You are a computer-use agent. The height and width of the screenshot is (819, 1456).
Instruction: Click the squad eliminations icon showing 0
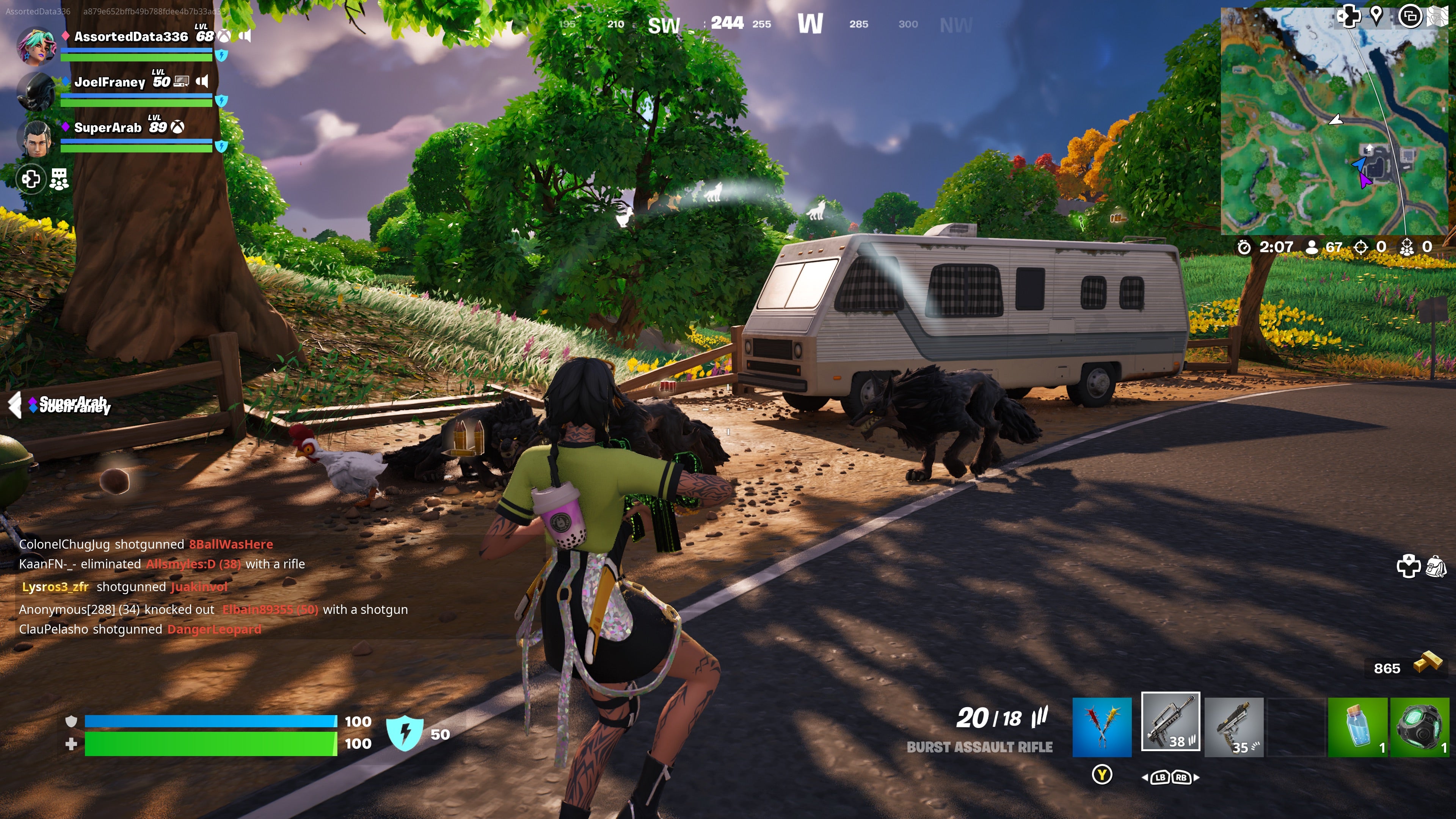(x=1407, y=246)
